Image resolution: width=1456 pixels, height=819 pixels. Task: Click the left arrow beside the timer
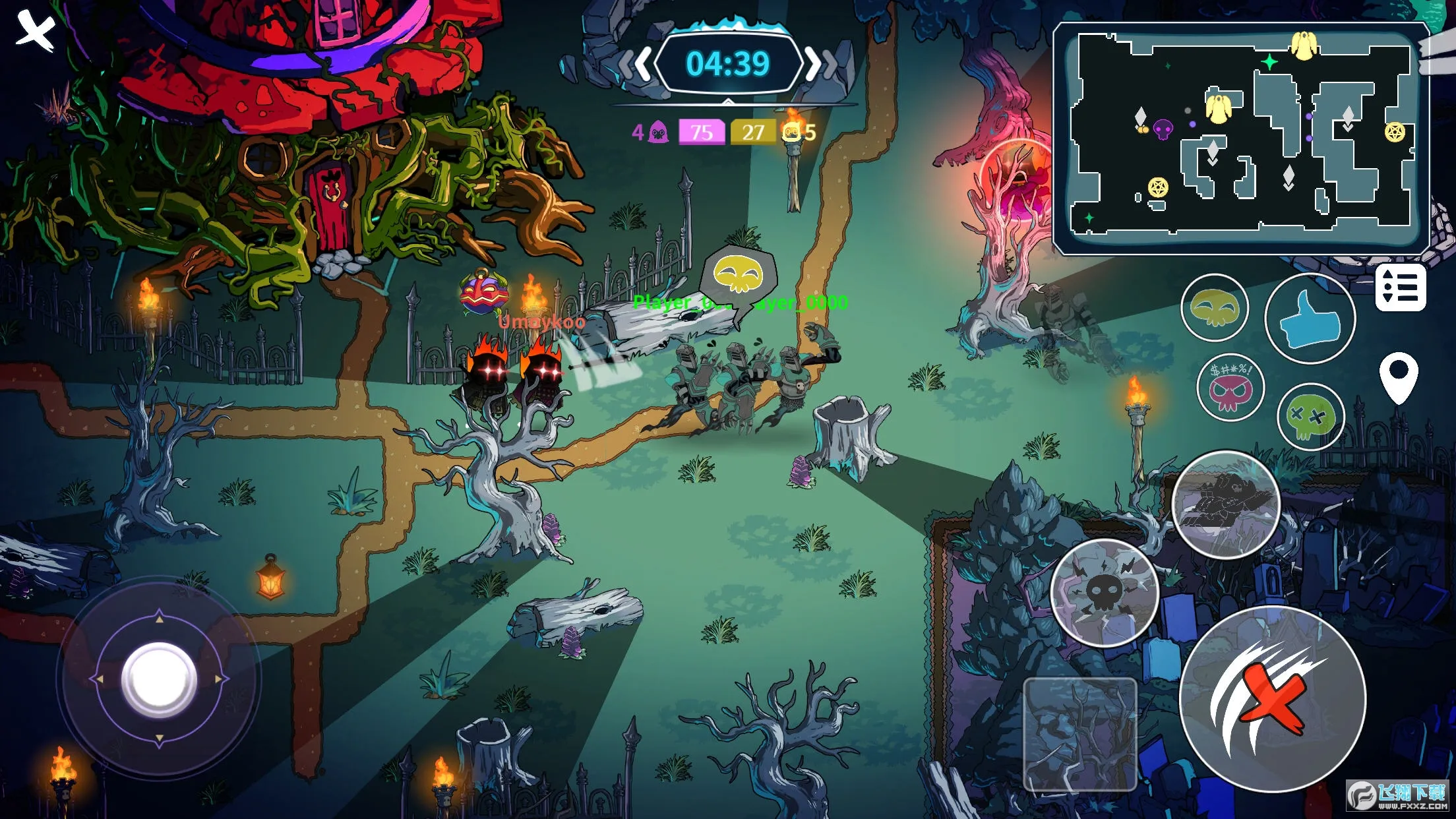pos(636,65)
